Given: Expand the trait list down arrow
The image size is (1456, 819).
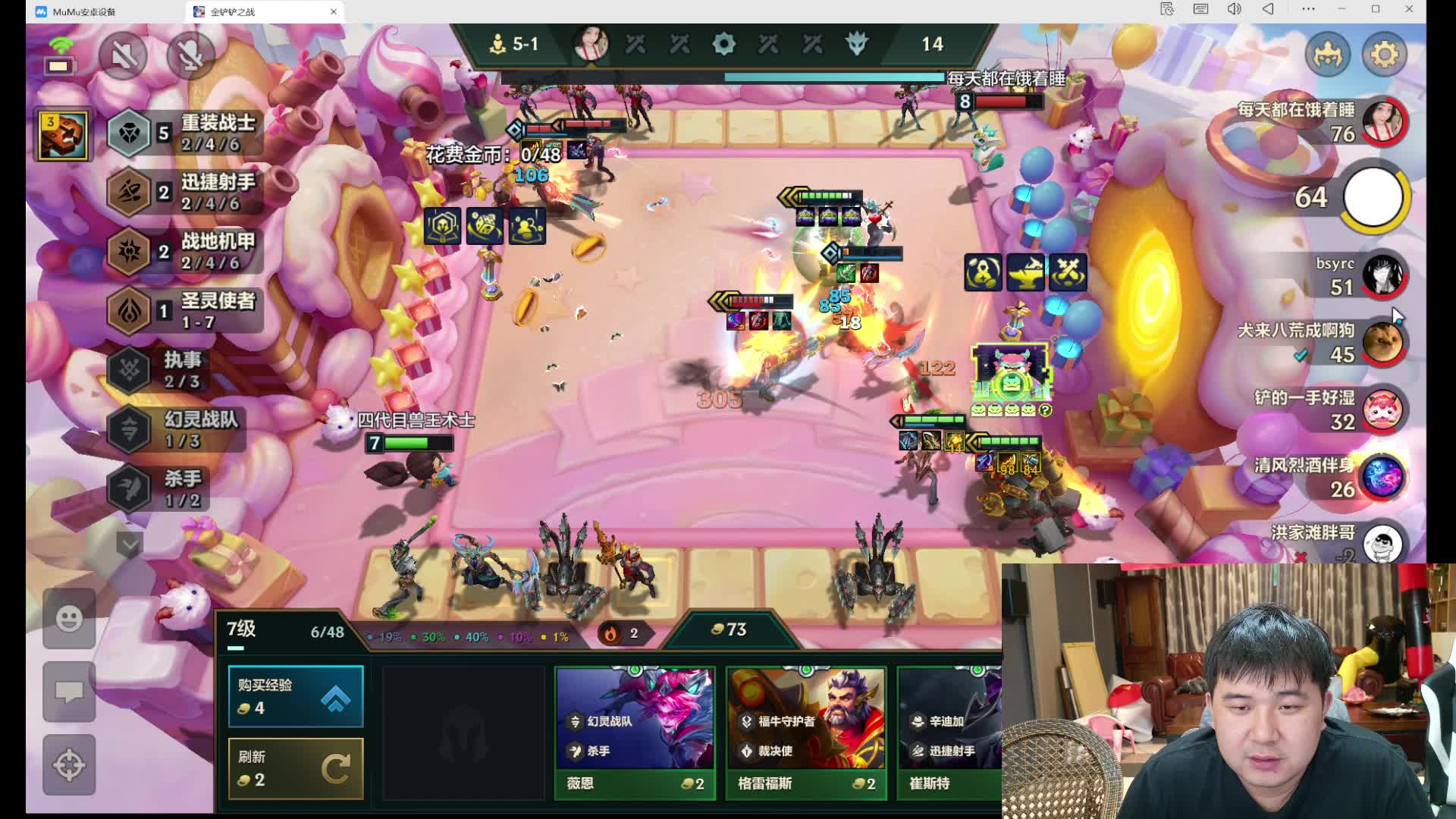Looking at the screenshot, I should [x=130, y=544].
